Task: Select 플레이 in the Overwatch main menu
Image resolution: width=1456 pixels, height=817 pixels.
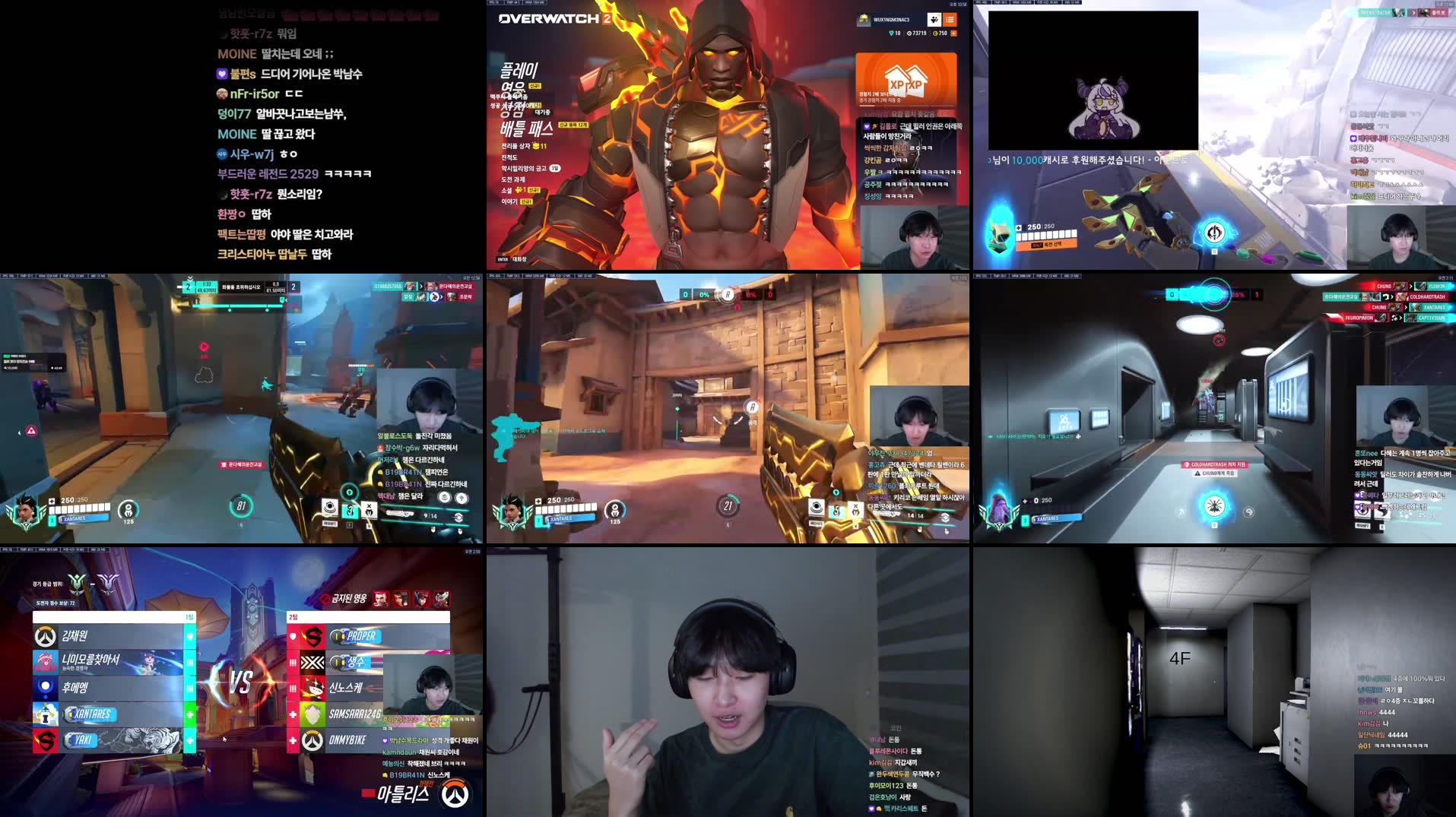Action: (519, 70)
